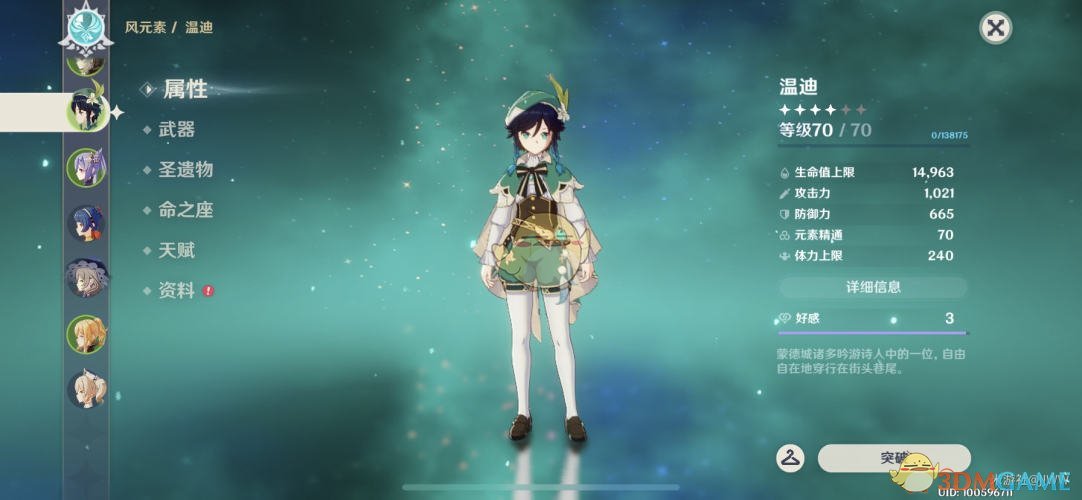Screen dimensions: 1082x500
Task: Open the 圣遗物 artifacts section
Action: (x=185, y=169)
